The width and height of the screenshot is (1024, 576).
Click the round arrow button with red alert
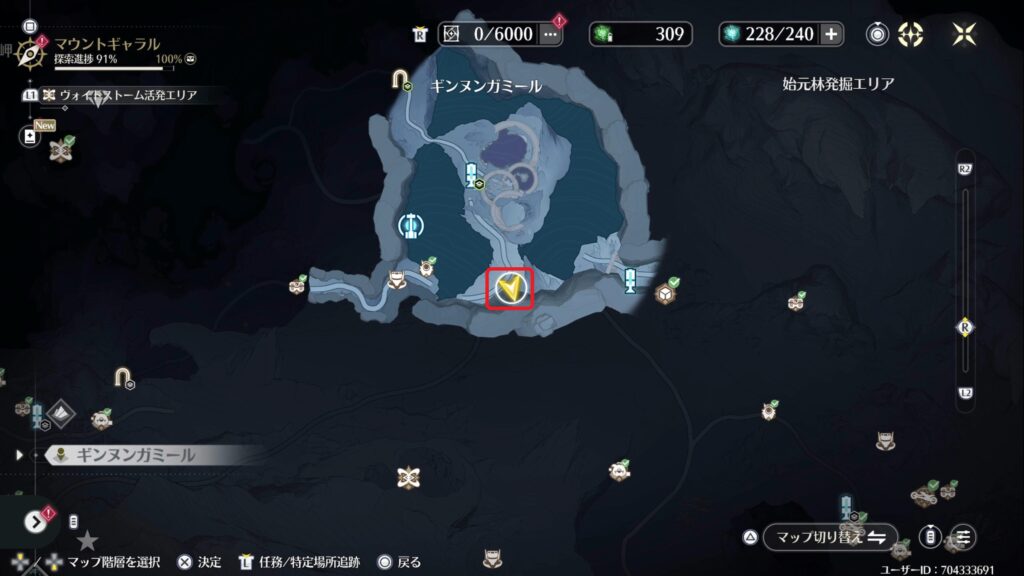click(37, 521)
